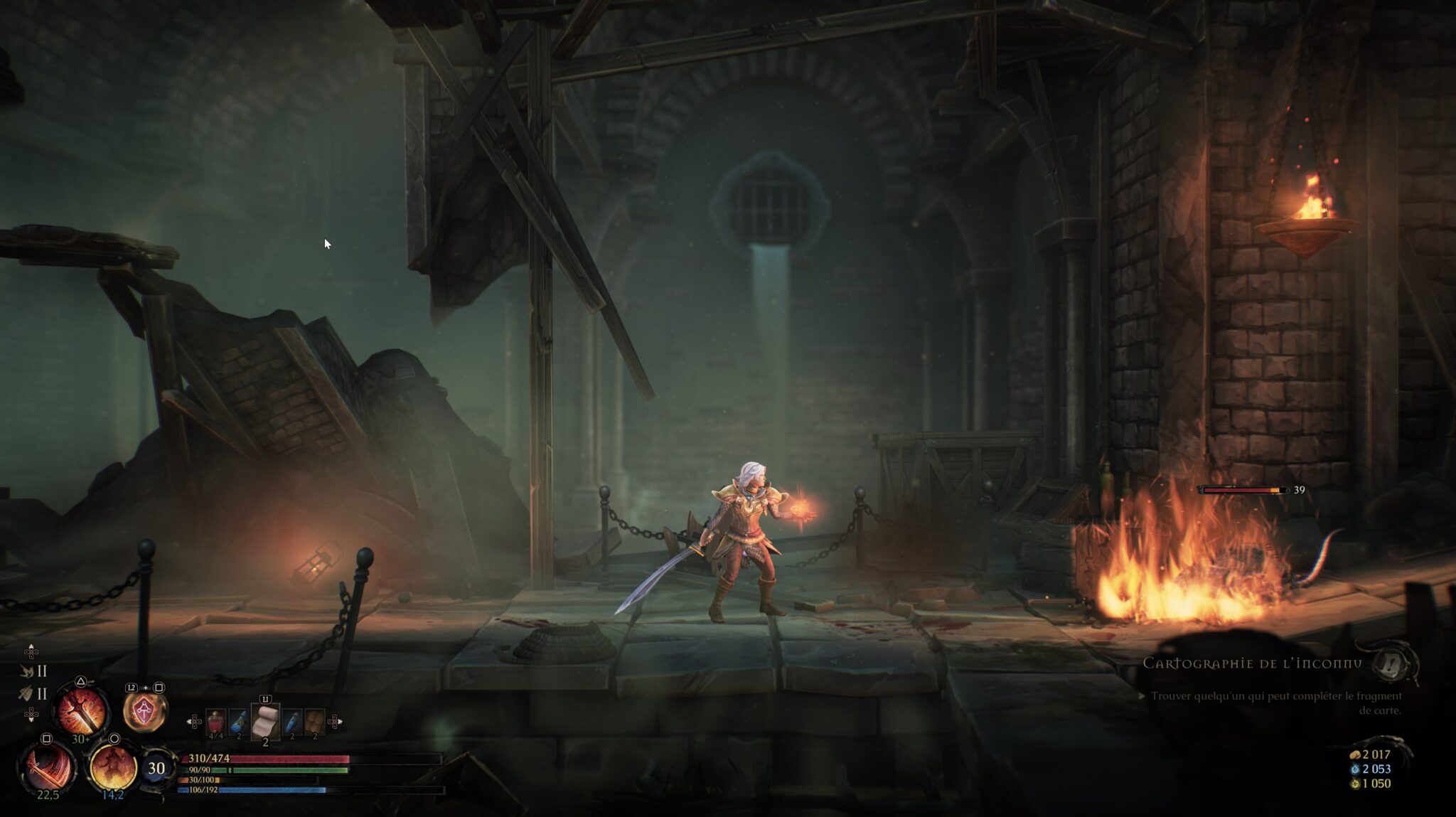Image resolution: width=1456 pixels, height=817 pixels.
Task: Cast the burning figure fire ability
Action: click(112, 767)
